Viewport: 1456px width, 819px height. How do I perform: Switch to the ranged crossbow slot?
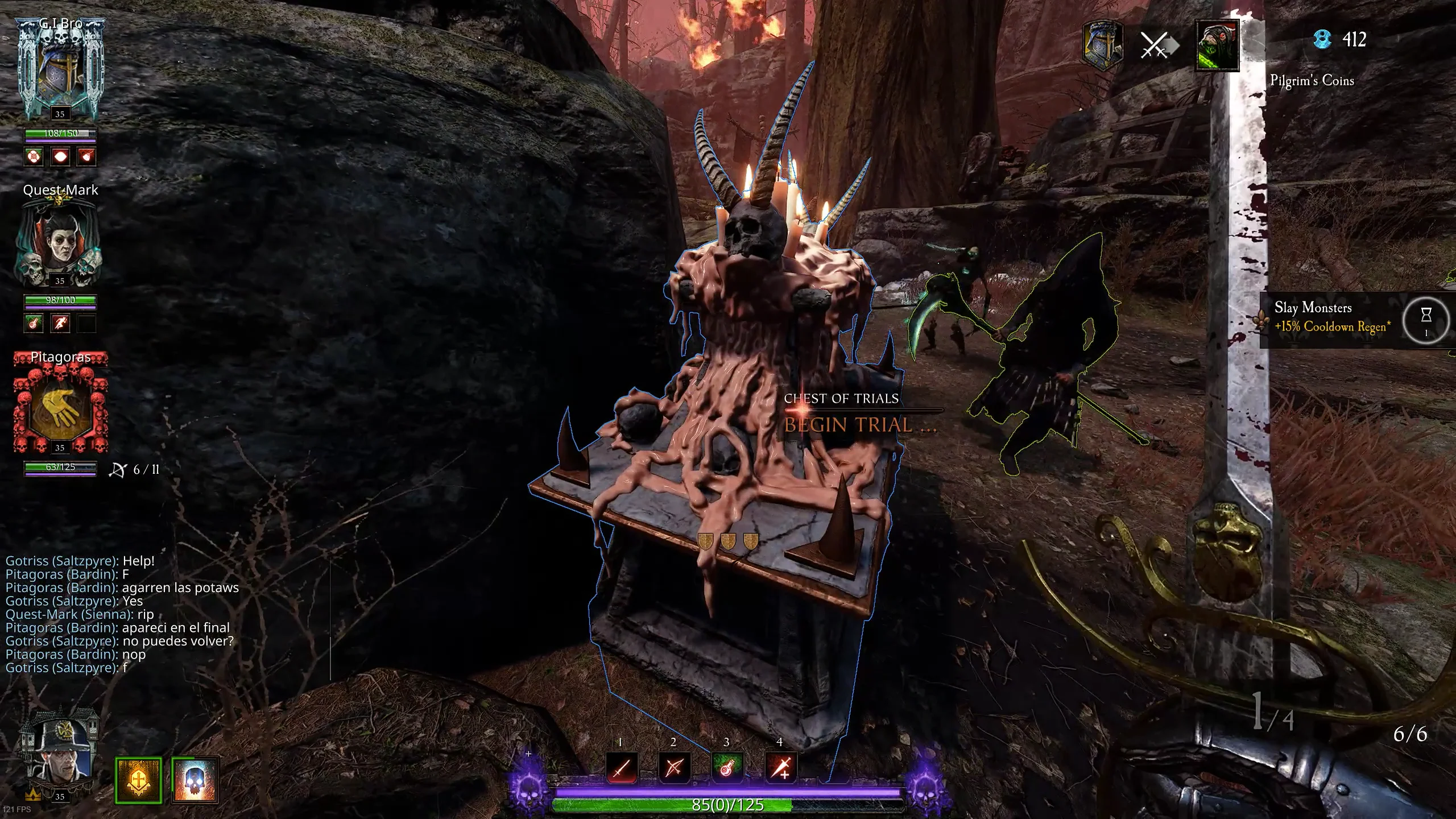click(674, 768)
